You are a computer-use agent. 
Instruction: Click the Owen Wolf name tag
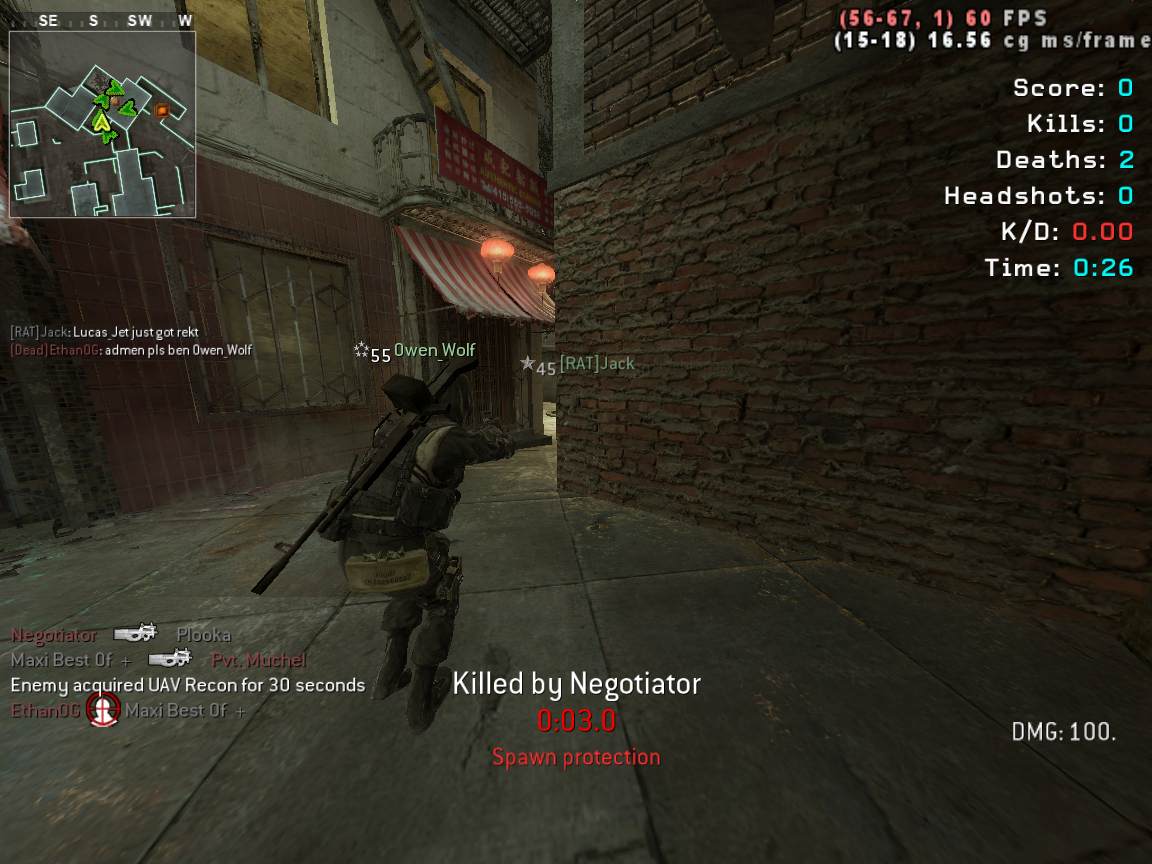(x=434, y=350)
